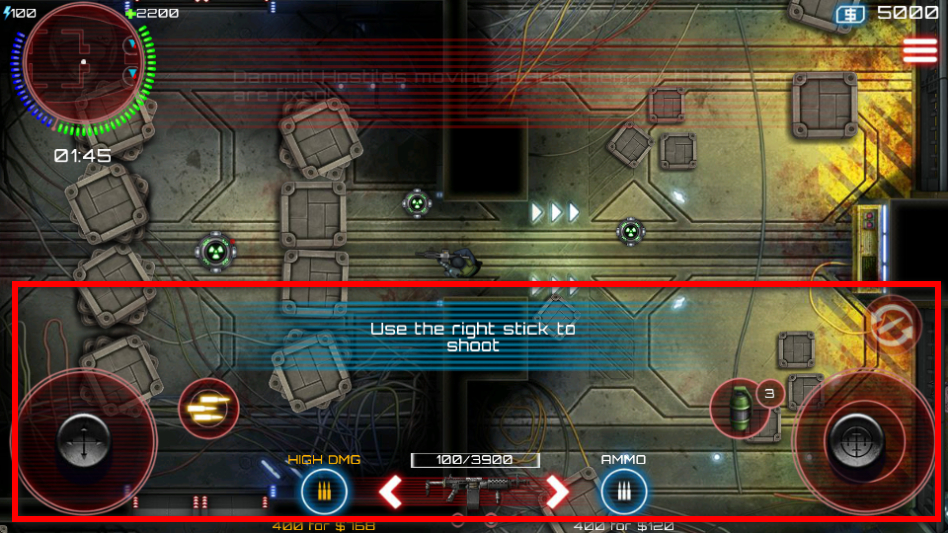Image resolution: width=948 pixels, height=533 pixels.
Task: Throw a grenade using grenade icon
Action: point(741,407)
